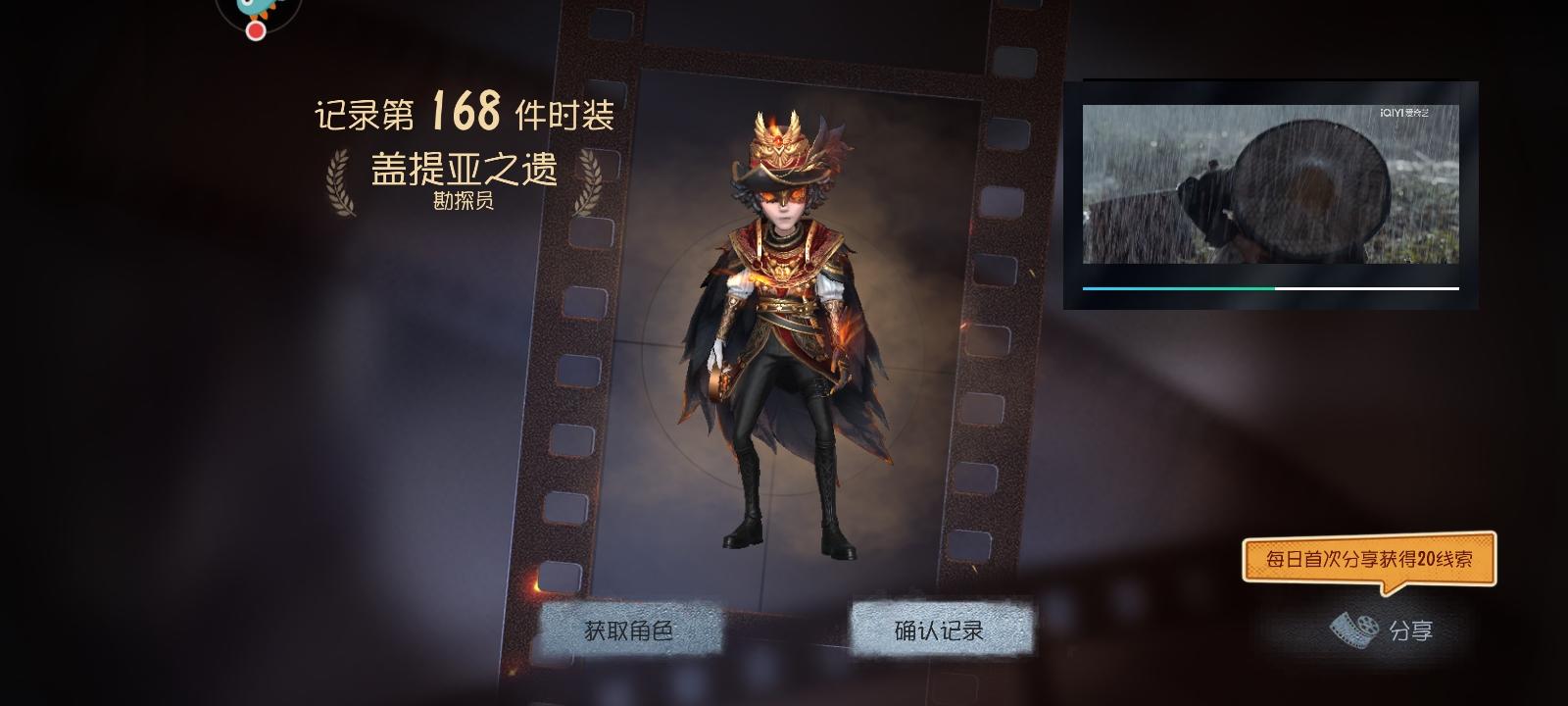Open the 每日首次分享获得20线索 reward banner

[x=1370, y=559]
